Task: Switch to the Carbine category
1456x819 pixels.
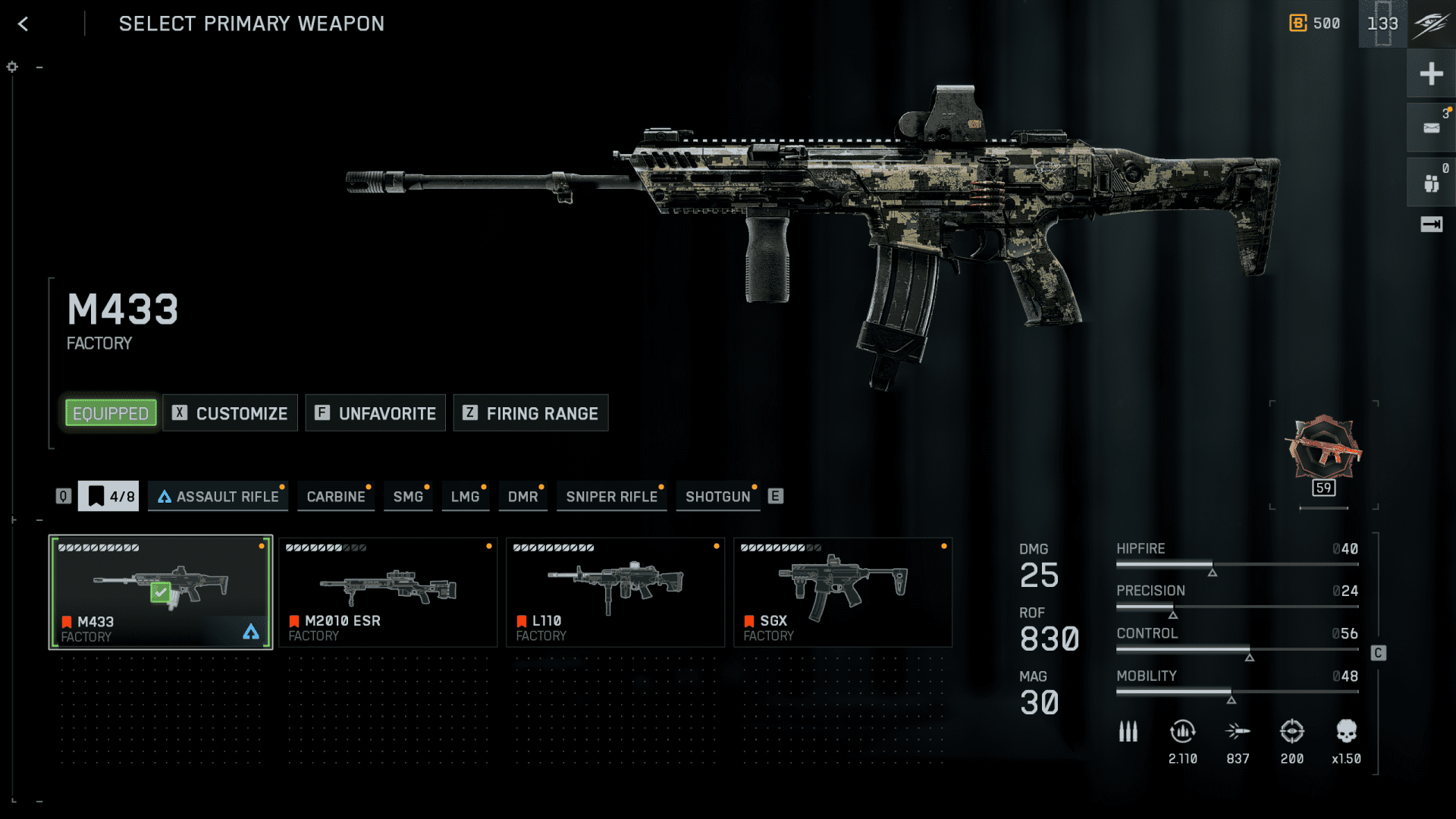Action: (336, 497)
